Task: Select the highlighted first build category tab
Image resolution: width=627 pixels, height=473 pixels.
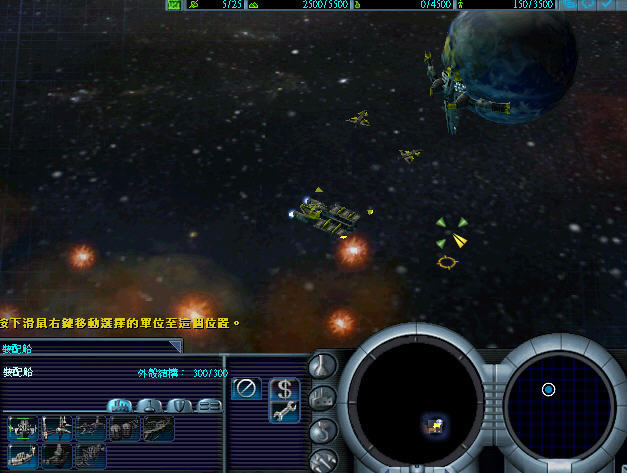Action: point(120,405)
